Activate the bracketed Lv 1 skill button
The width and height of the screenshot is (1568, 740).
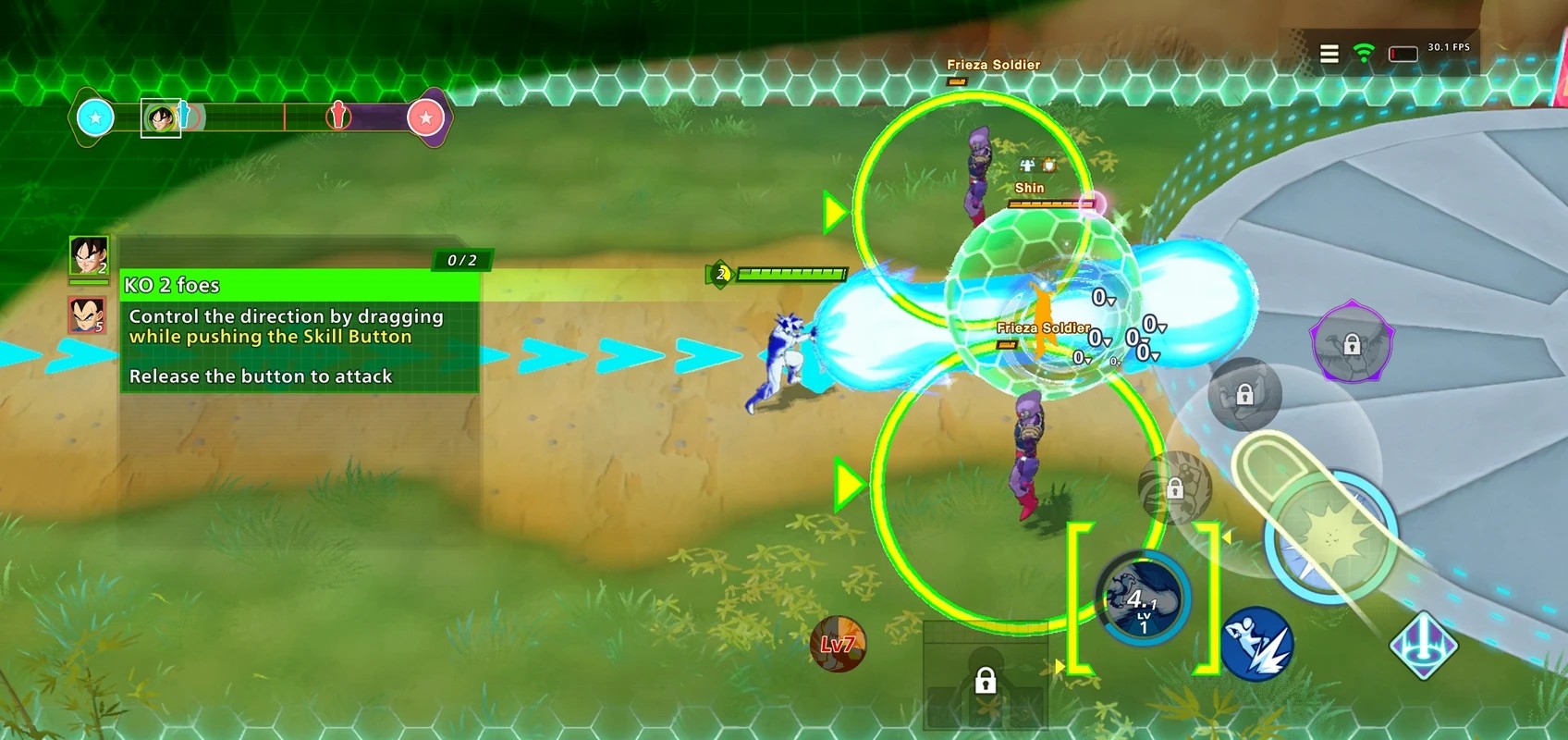(1143, 599)
